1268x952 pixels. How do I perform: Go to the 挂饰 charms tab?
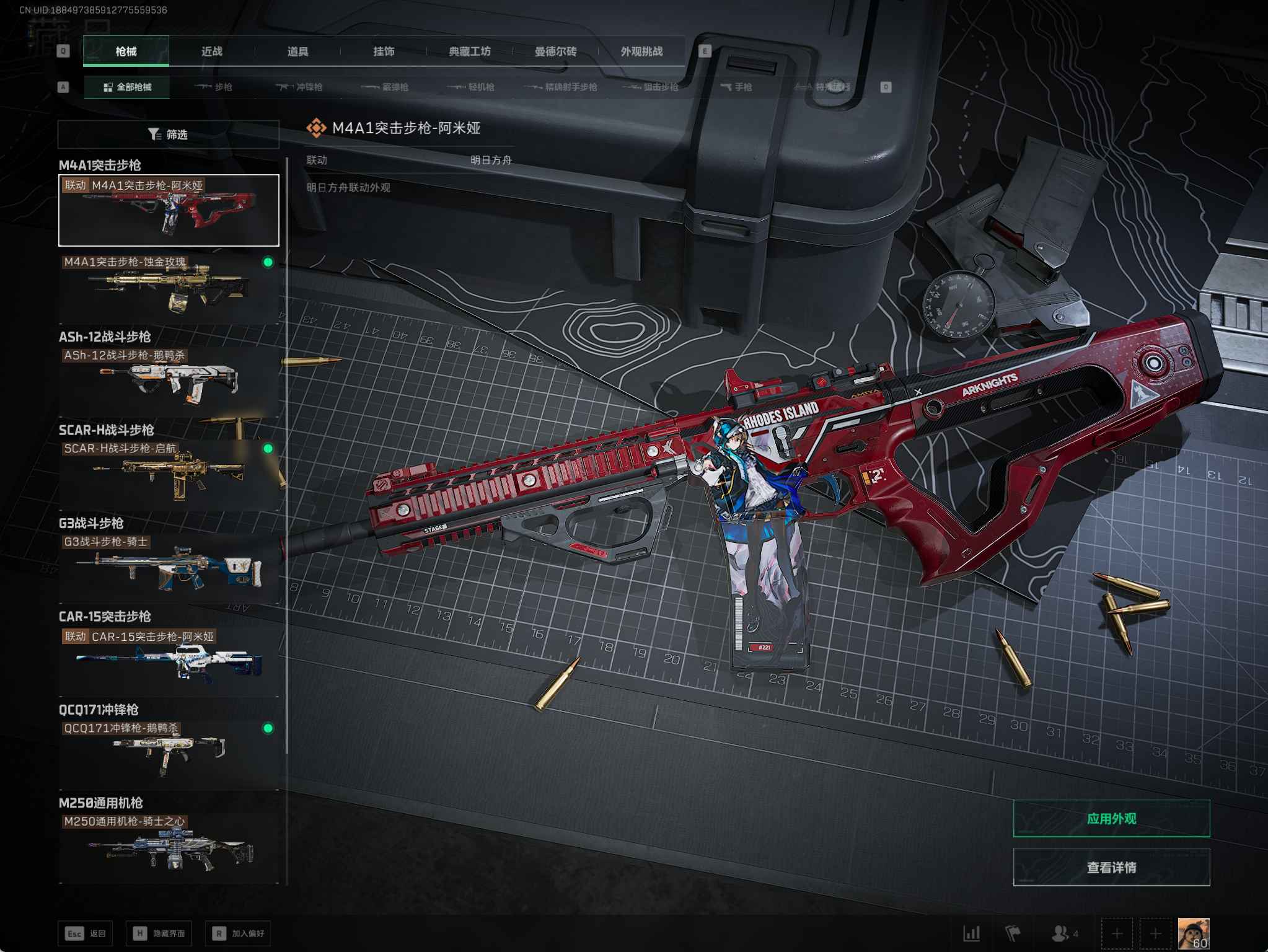click(384, 51)
